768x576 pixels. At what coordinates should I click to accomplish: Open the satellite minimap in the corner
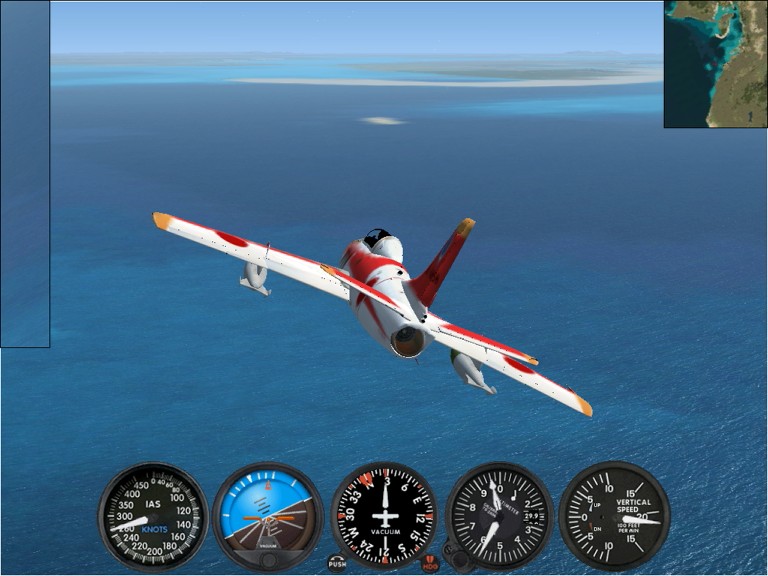(715, 64)
